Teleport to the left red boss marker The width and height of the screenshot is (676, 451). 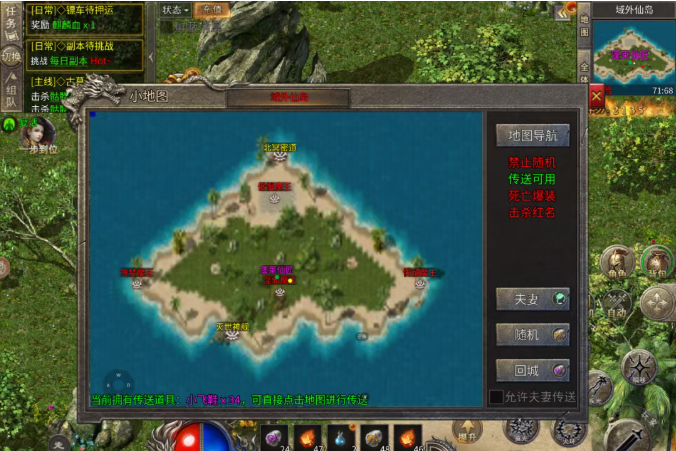coord(137,279)
